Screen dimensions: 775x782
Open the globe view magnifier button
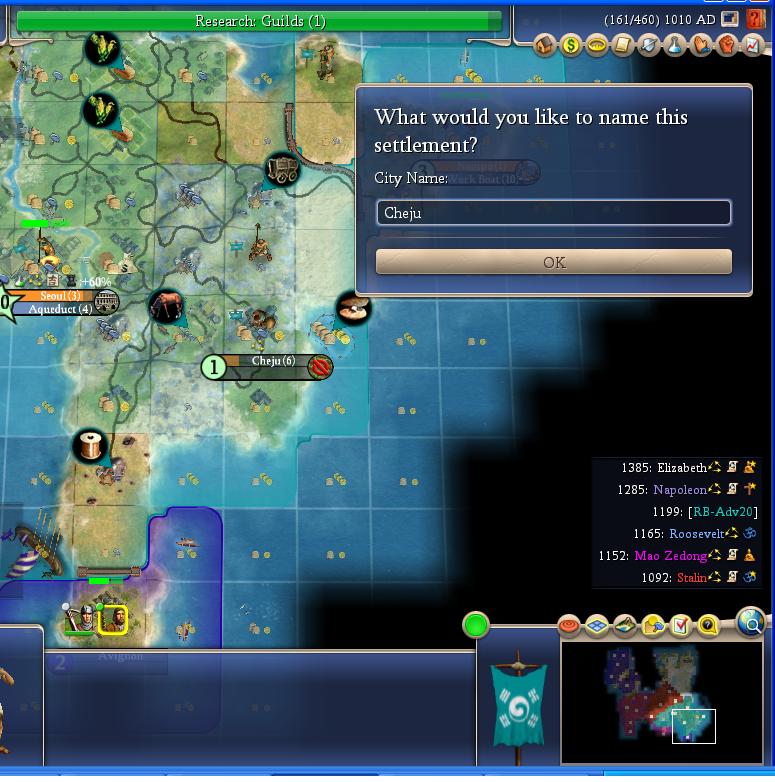point(750,623)
